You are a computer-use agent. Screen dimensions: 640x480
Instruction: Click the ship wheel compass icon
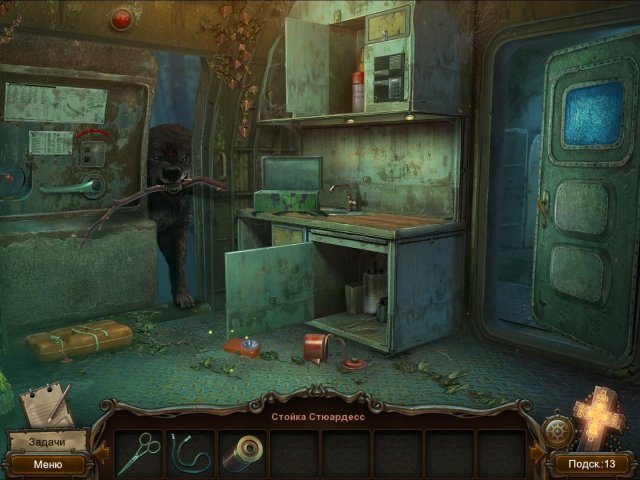(556, 432)
